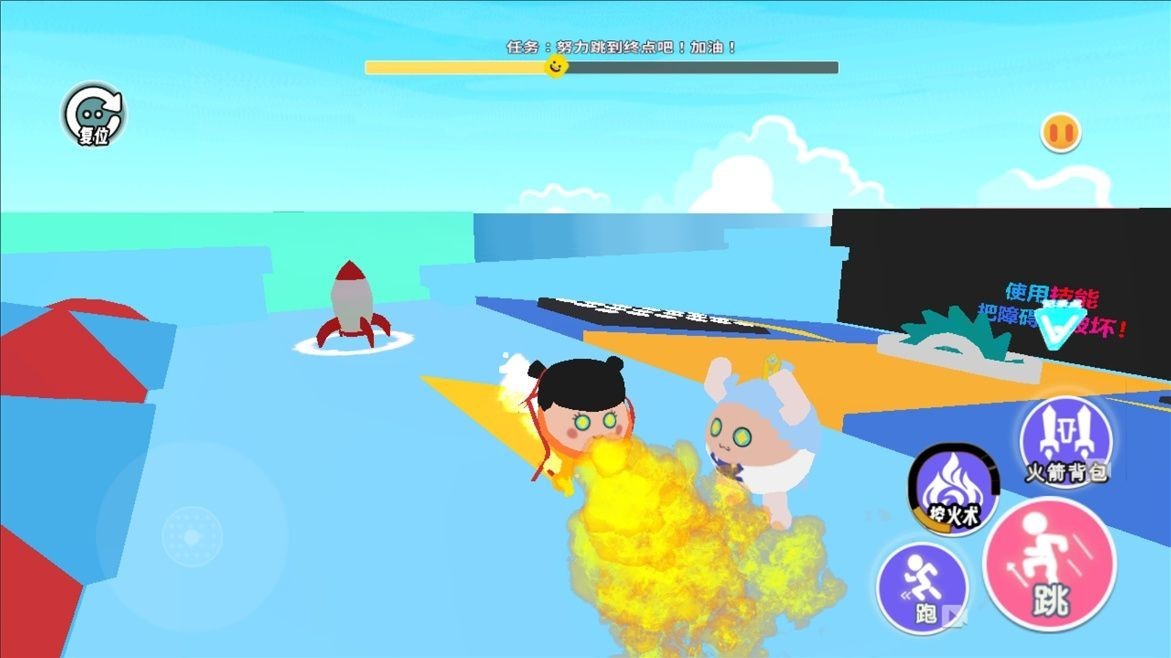Activate the 火箭背包 rocket backpack skill
The height and width of the screenshot is (658, 1171).
tap(1066, 442)
